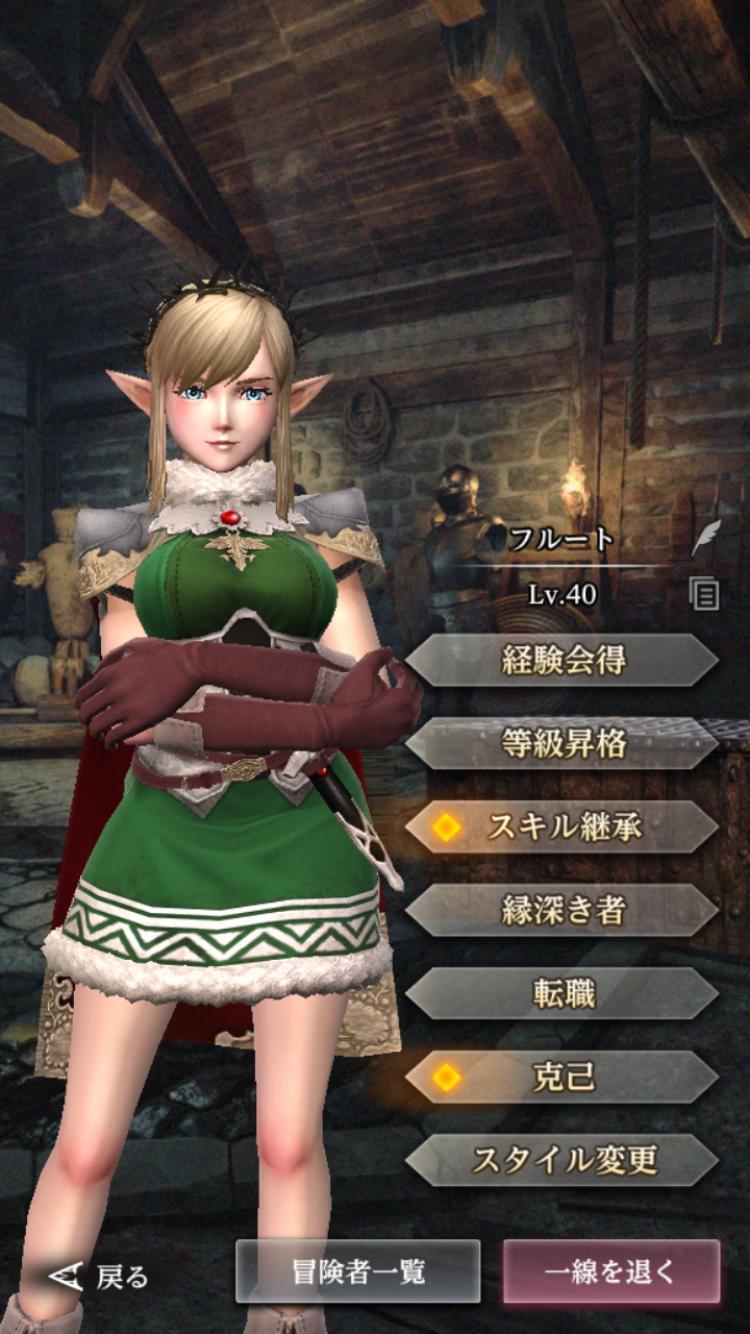Go back with the 戻る button

100,1275
